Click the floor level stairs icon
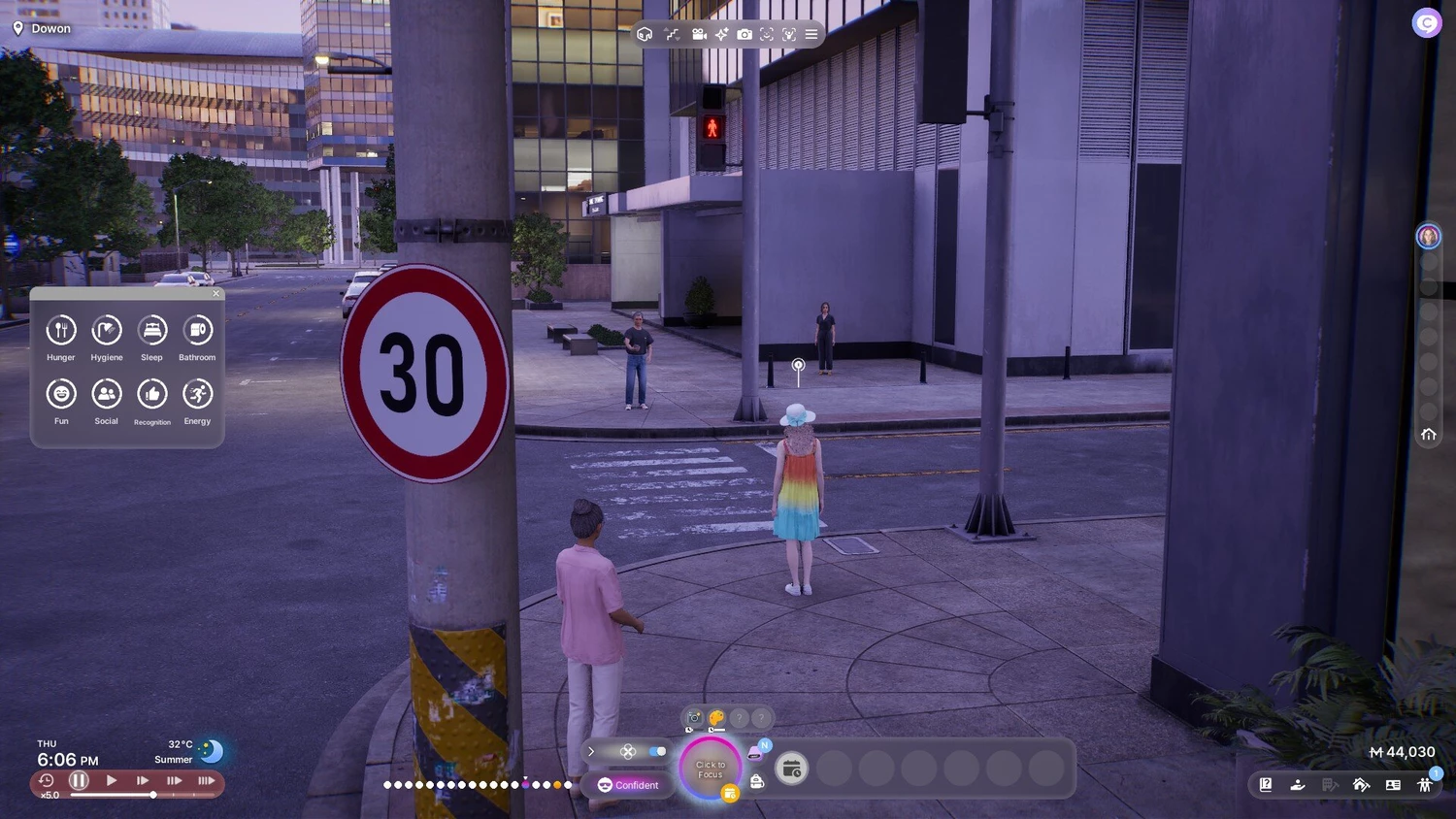Screen dimensions: 1456x819 coord(672,34)
